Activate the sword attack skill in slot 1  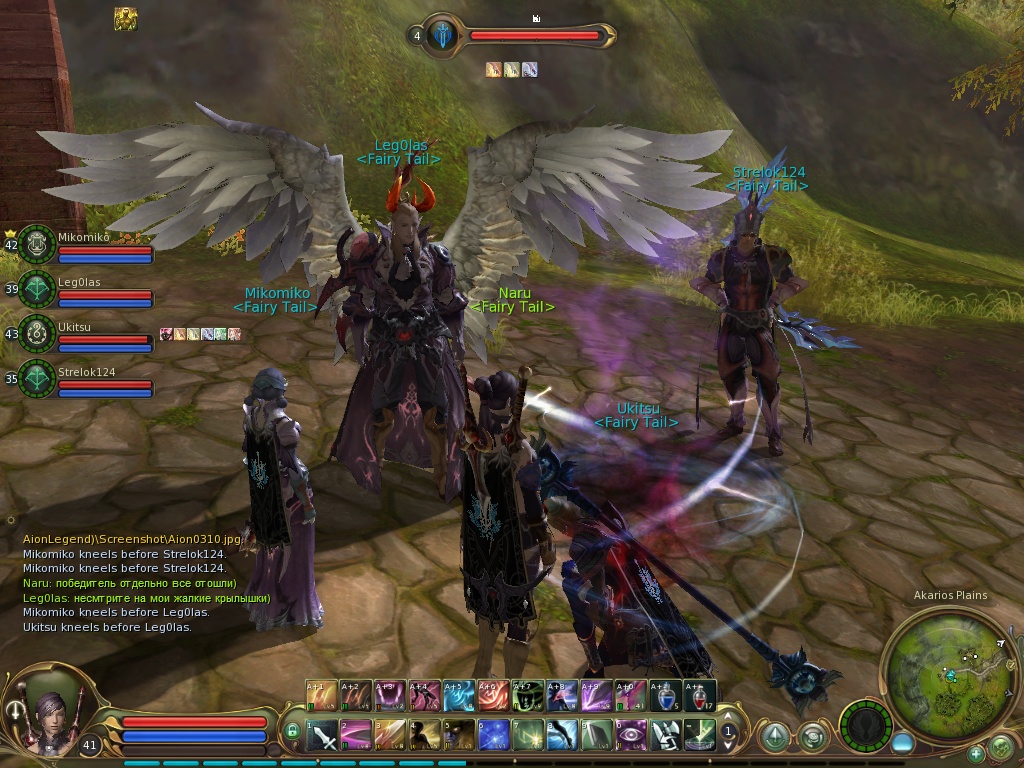pyautogui.click(x=322, y=736)
